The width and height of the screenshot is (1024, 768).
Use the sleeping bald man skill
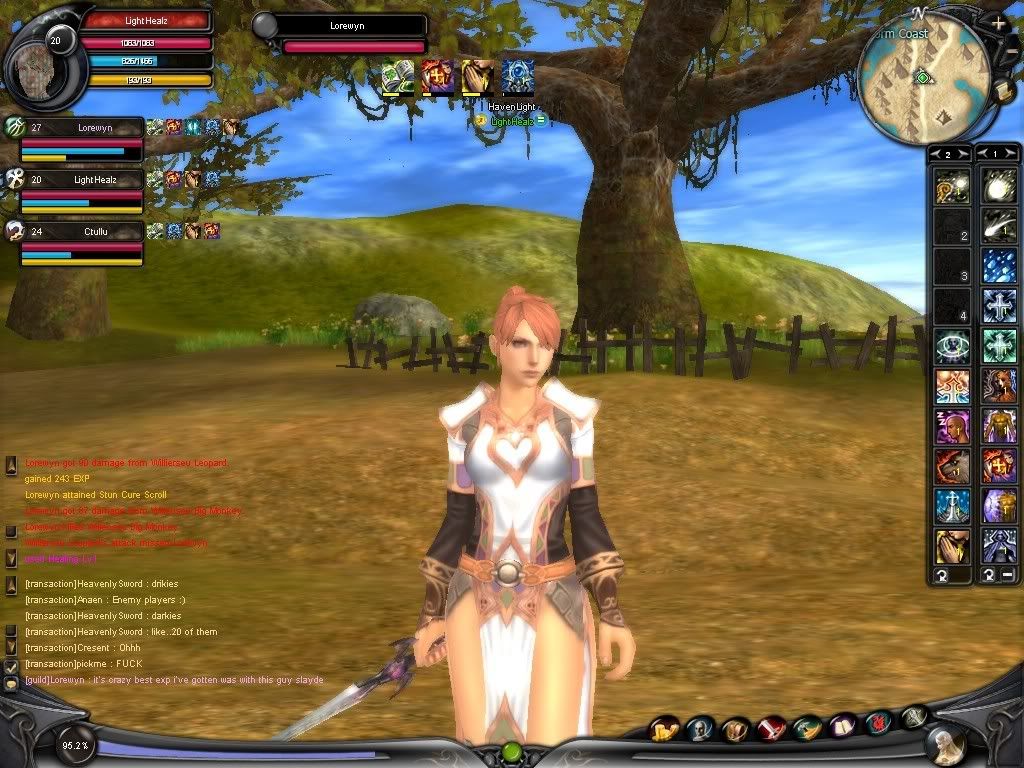(x=950, y=427)
